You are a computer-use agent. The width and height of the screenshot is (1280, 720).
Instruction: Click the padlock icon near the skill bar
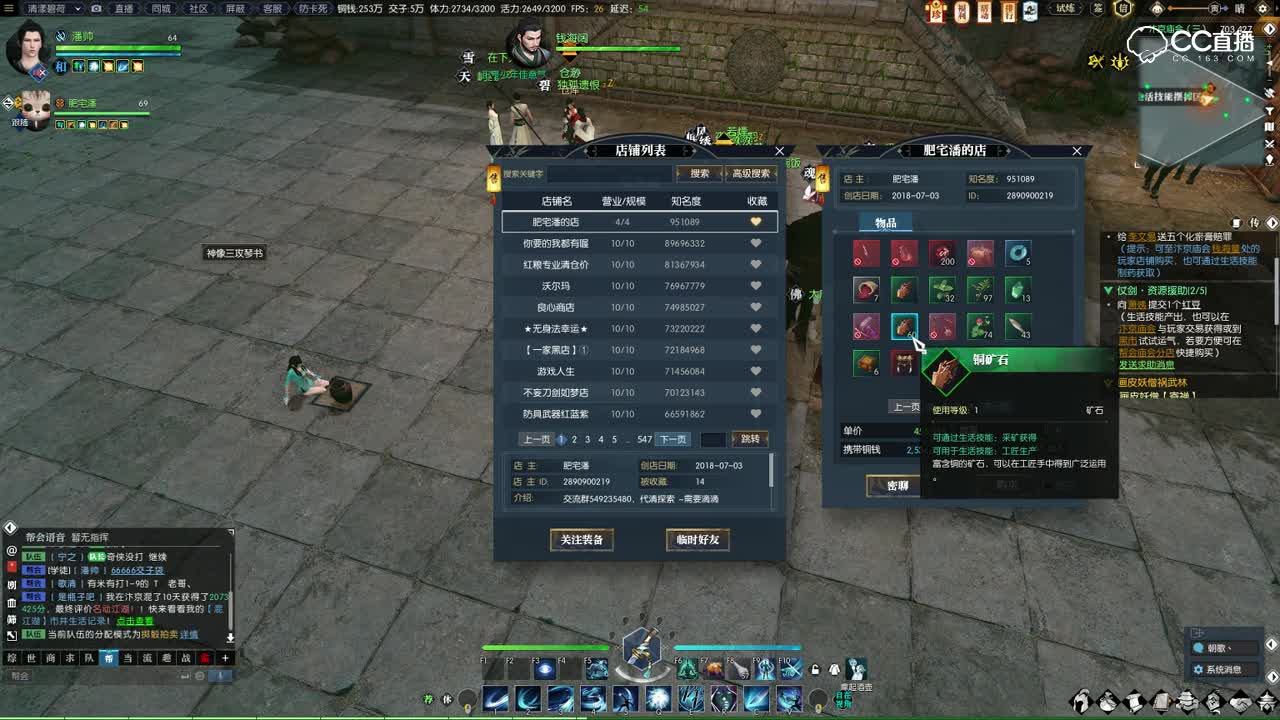pyautogui.click(x=815, y=669)
